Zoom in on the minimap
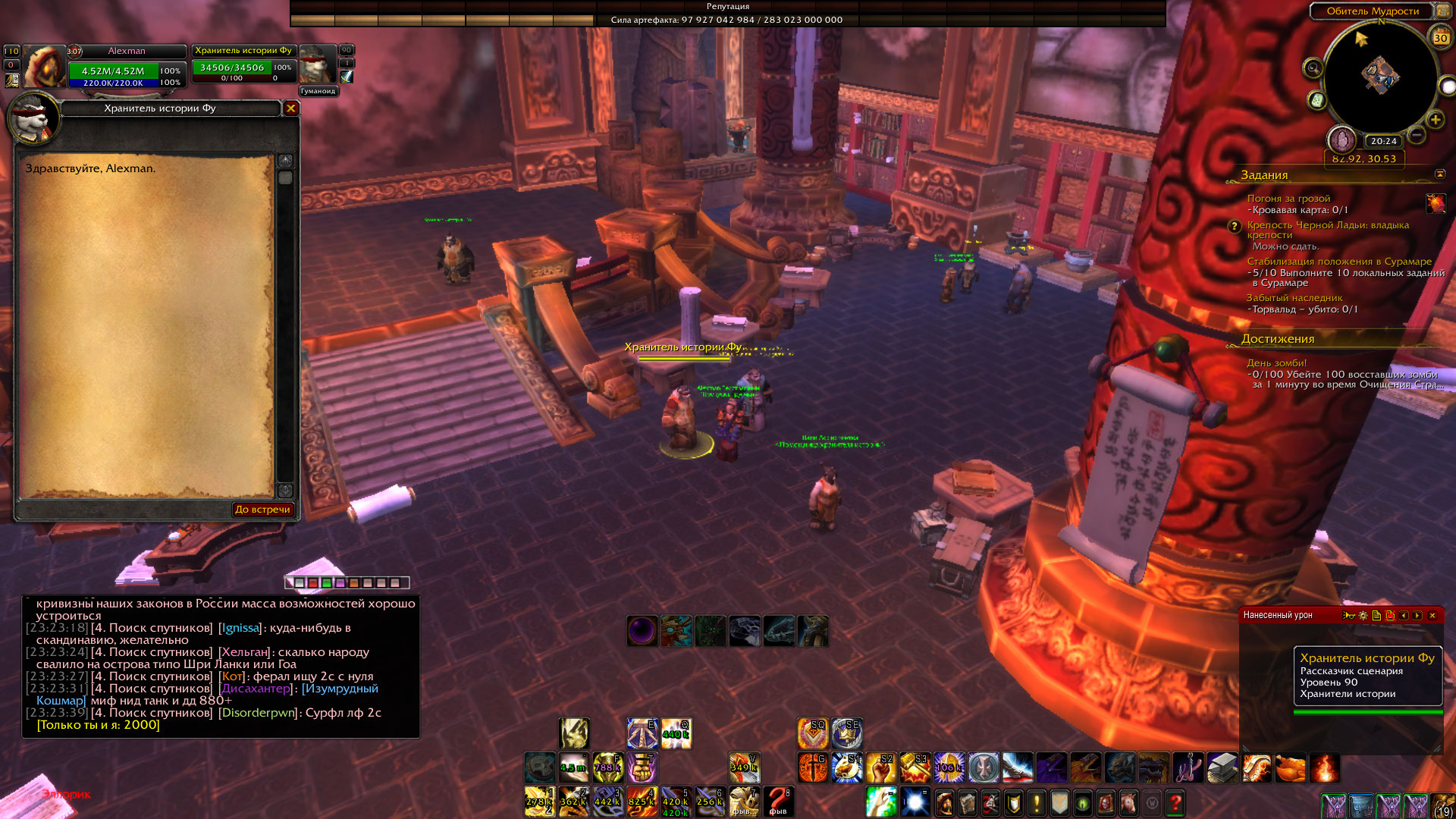This screenshot has width=1456, height=819. click(x=1435, y=120)
